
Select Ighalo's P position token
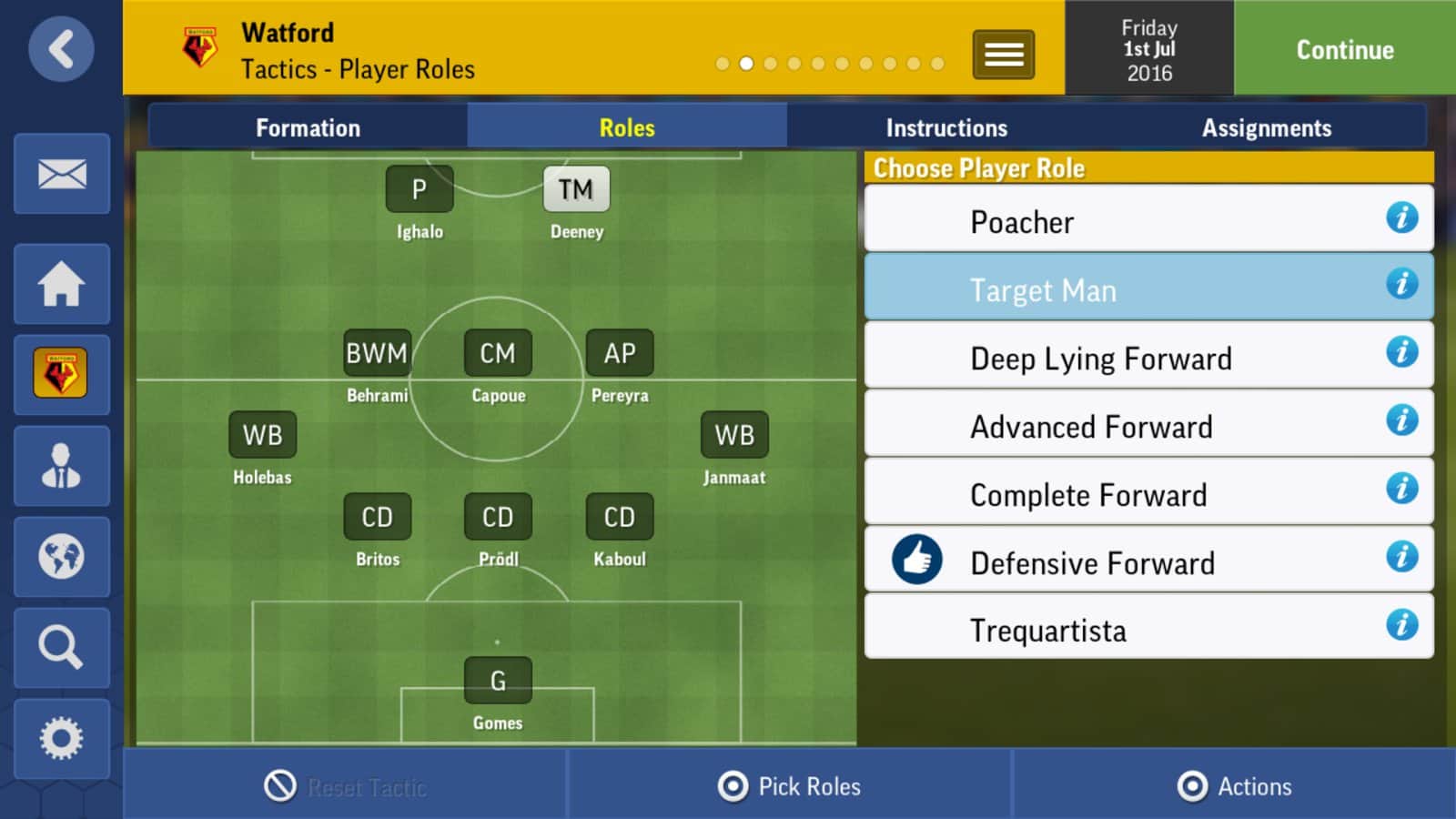(419, 189)
